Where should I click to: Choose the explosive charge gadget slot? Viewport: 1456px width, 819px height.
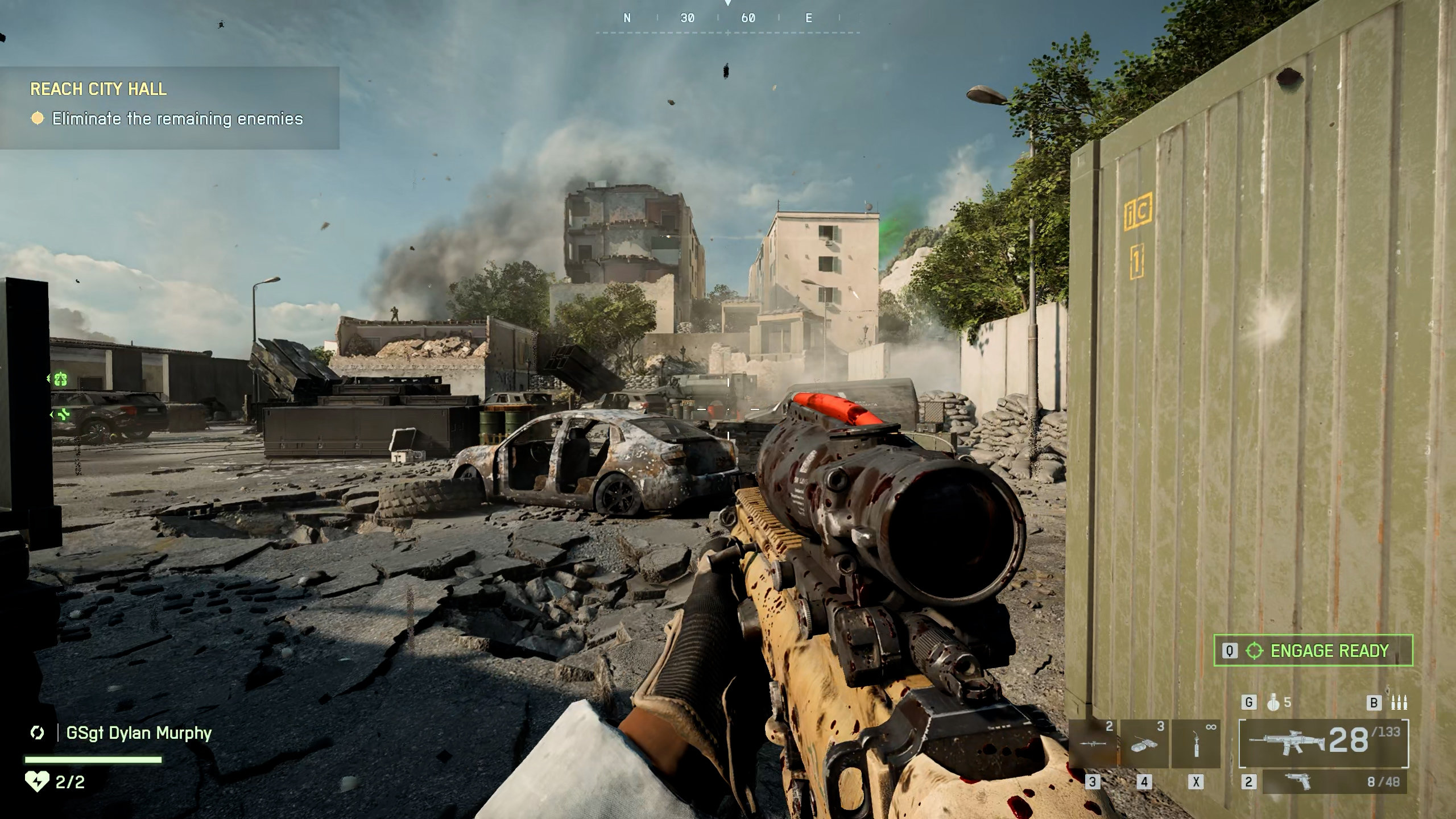[1144, 743]
